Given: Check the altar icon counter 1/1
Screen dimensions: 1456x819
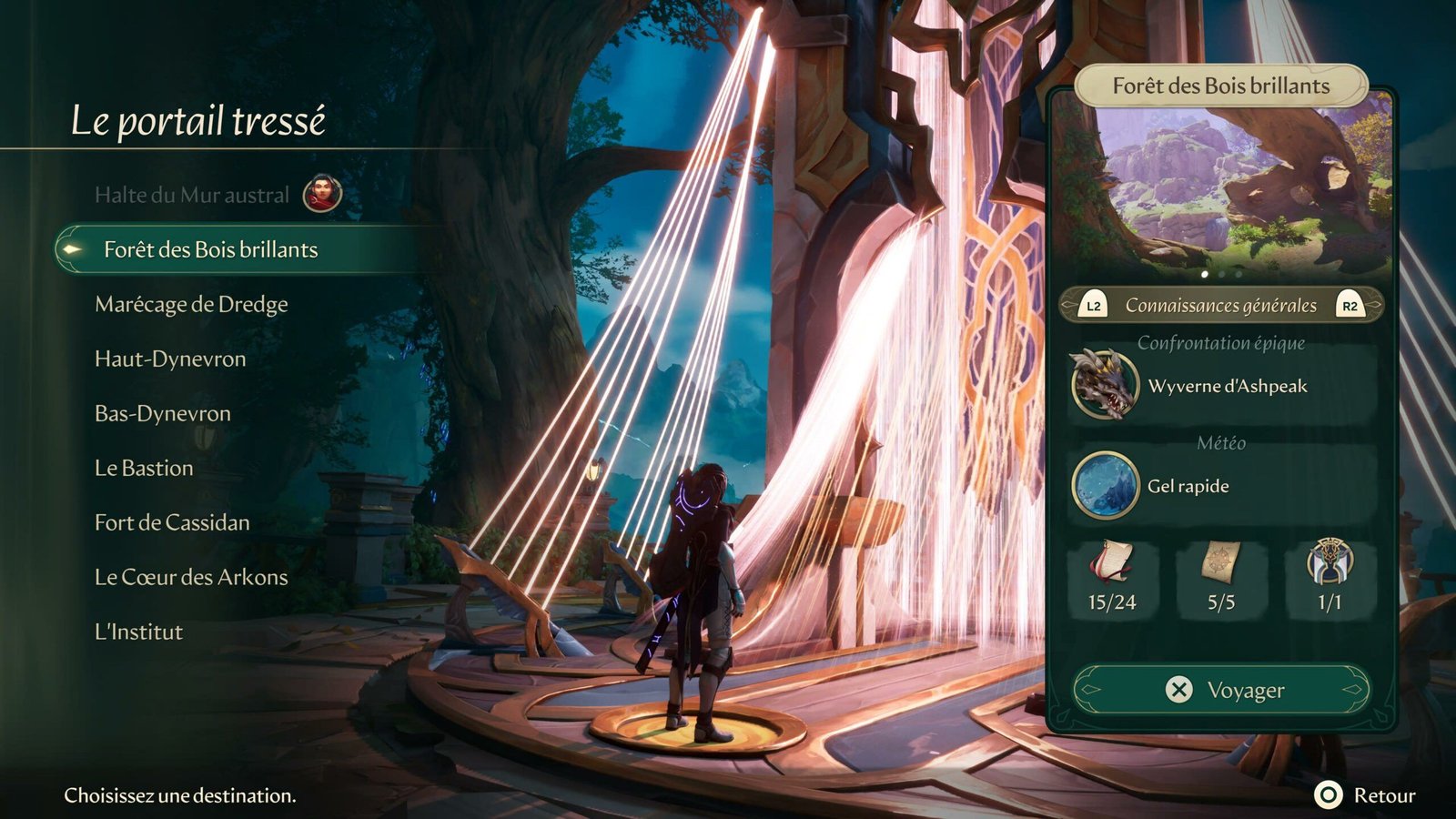Looking at the screenshot, I should [1330, 577].
